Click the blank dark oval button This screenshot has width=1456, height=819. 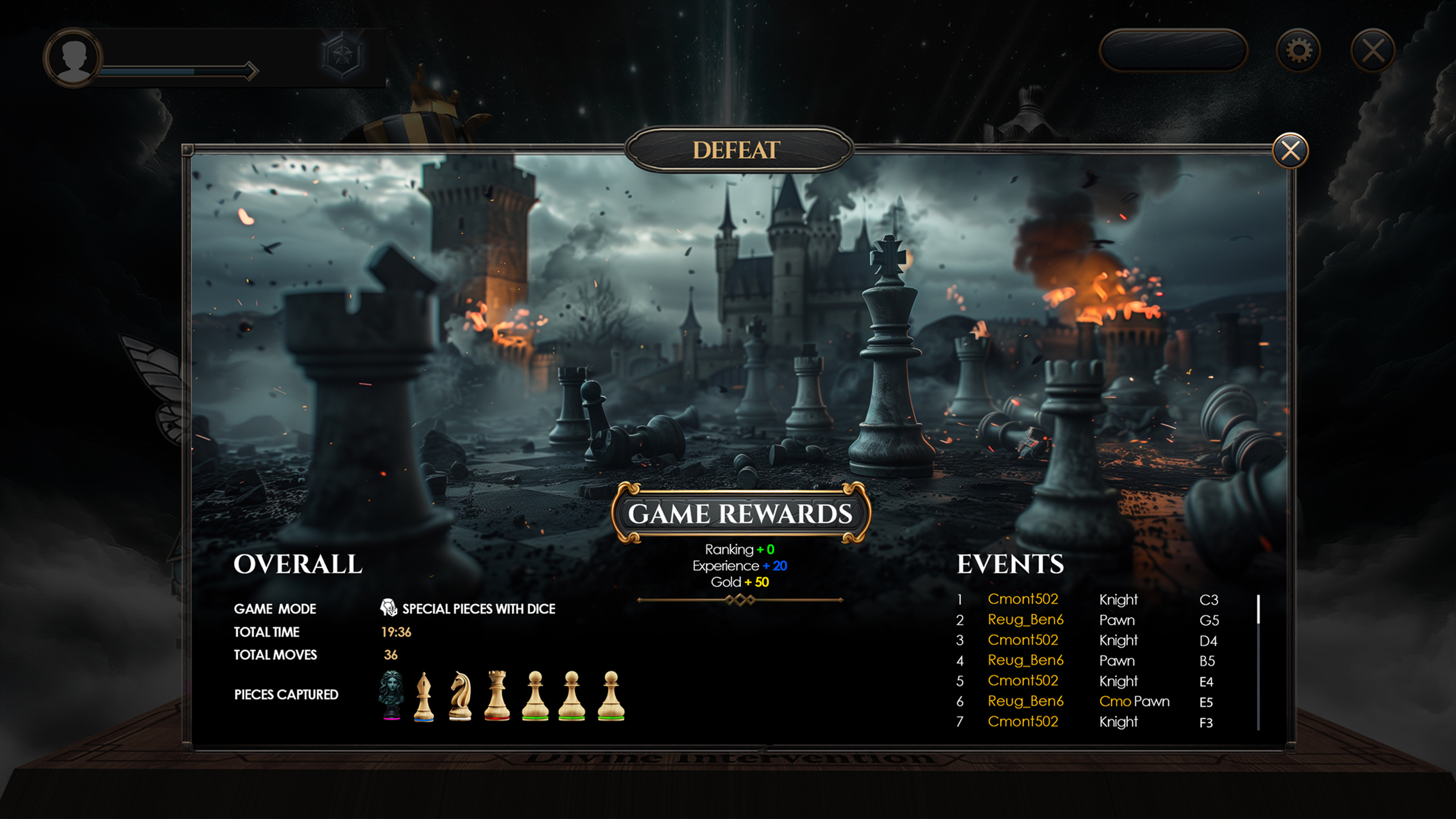point(1173,51)
